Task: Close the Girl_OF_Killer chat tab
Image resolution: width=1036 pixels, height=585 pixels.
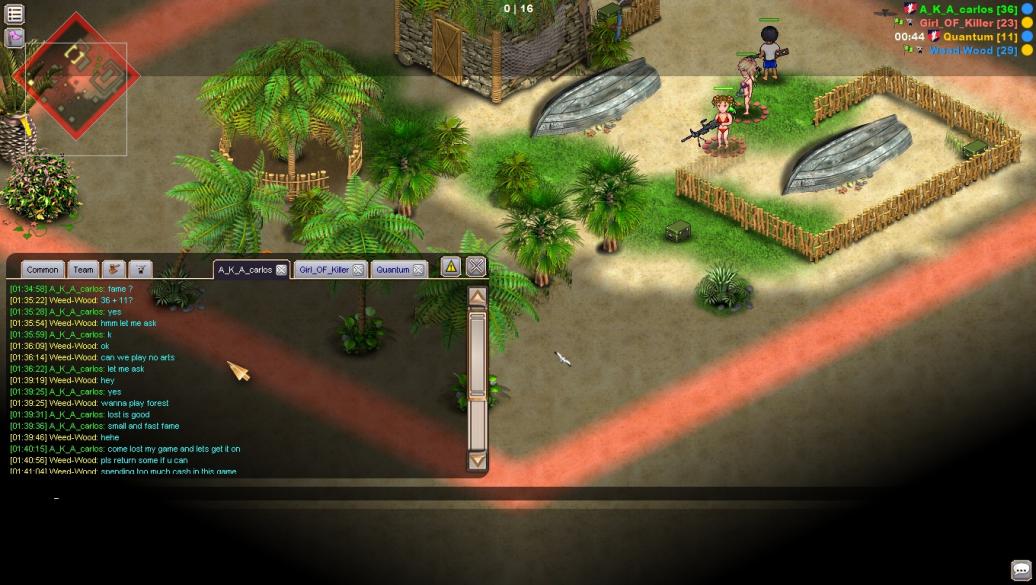Action: 358,270
